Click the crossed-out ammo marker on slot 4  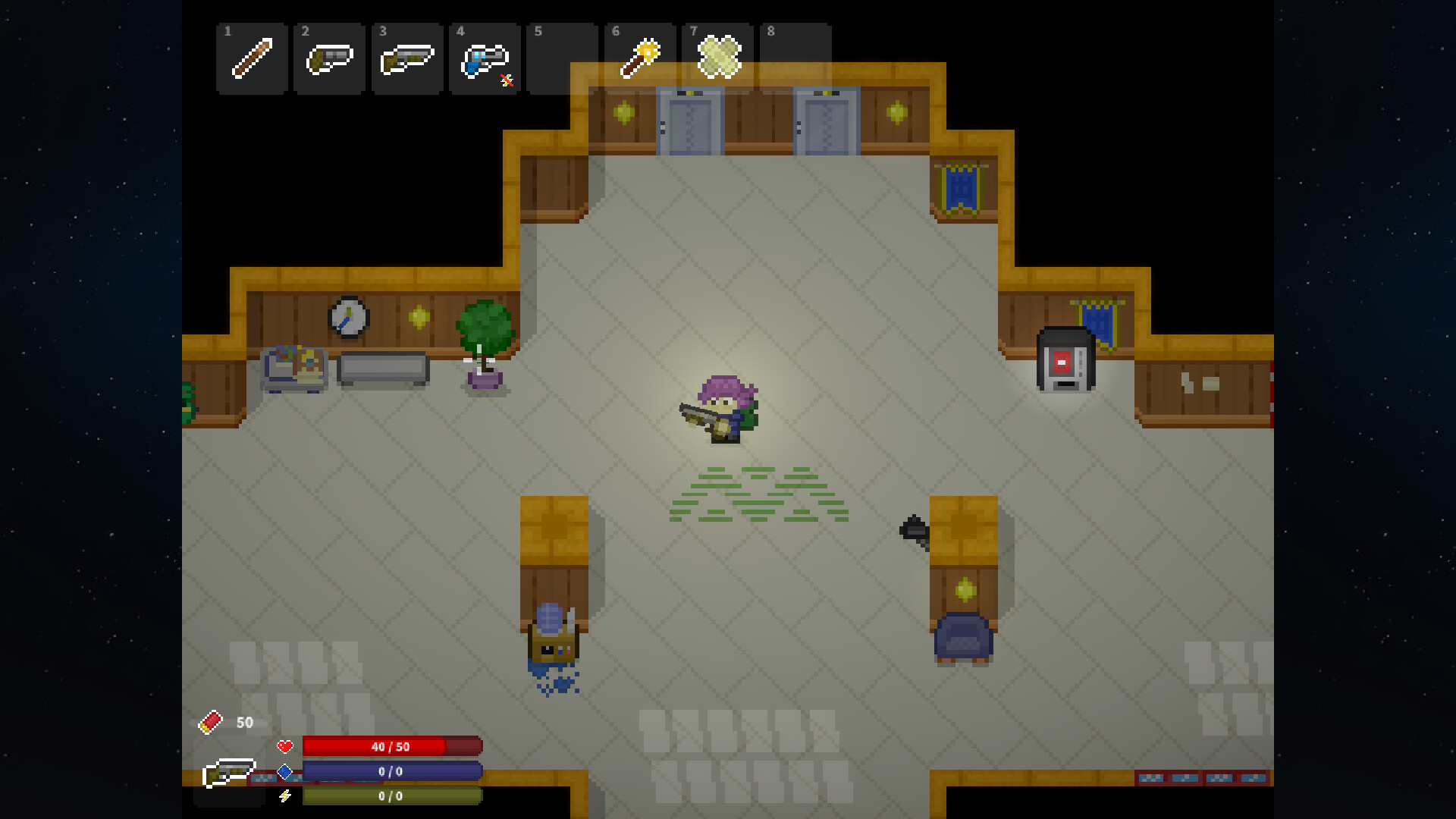click(507, 79)
